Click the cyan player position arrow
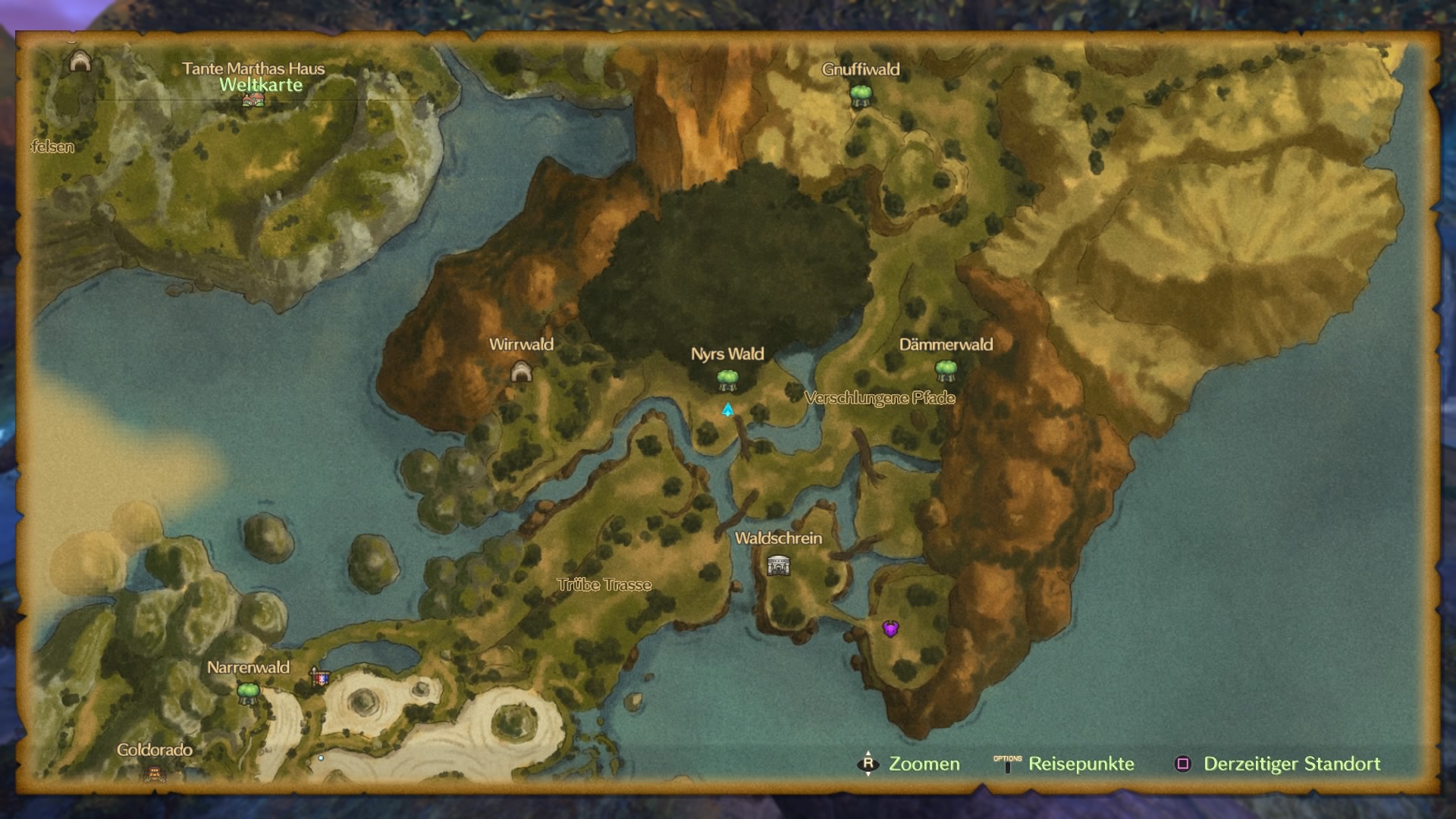Viewport: 1456px width, 819px height. click(x=728, y=409)
